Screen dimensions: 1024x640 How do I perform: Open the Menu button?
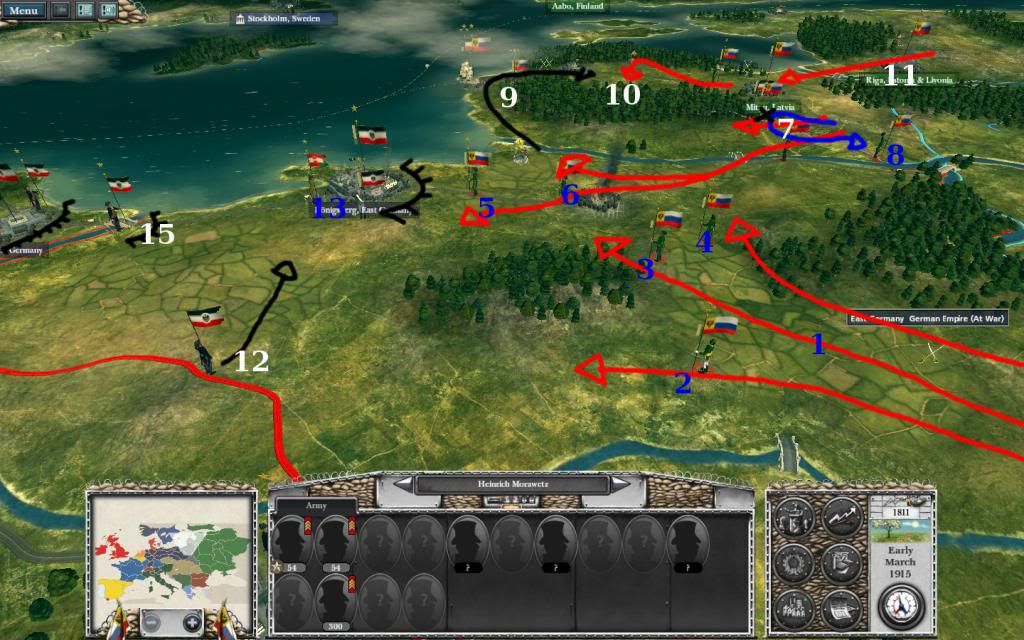22,10
